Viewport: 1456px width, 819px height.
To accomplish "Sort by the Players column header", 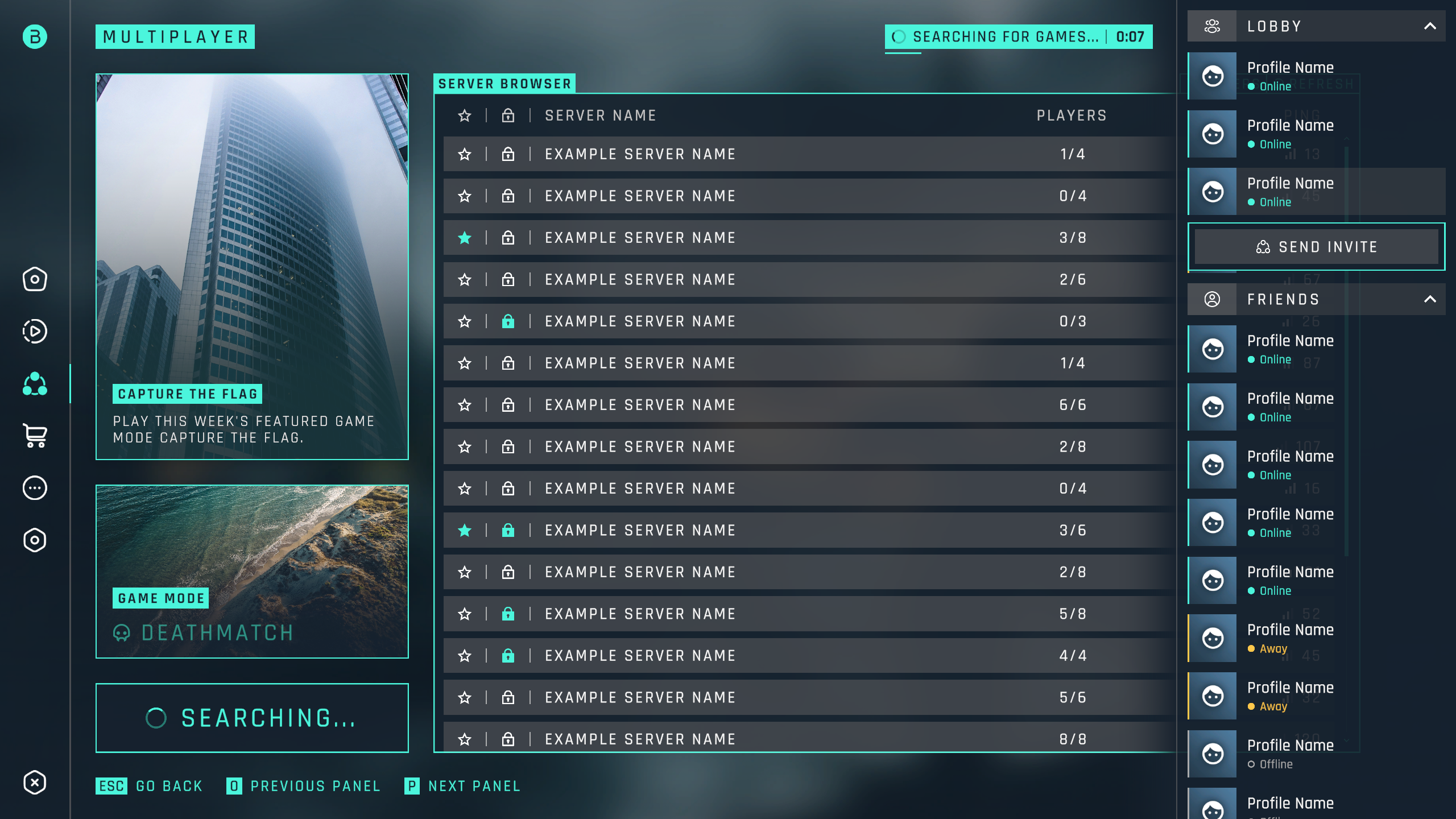I will (1072, 115).
